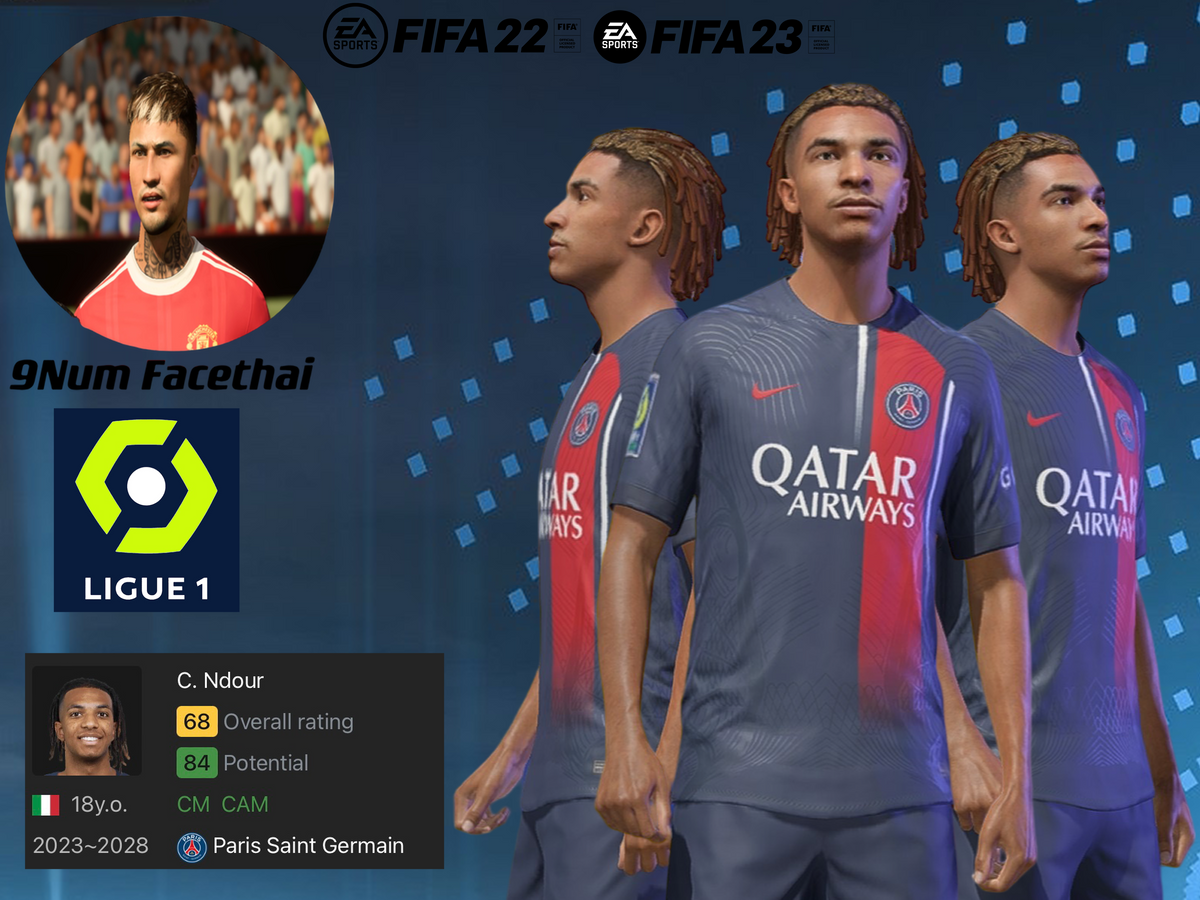Screen dimensions: 1200x900
Task: Open the C. Ndour player portrait thumbnail
Action: [87, 721]
